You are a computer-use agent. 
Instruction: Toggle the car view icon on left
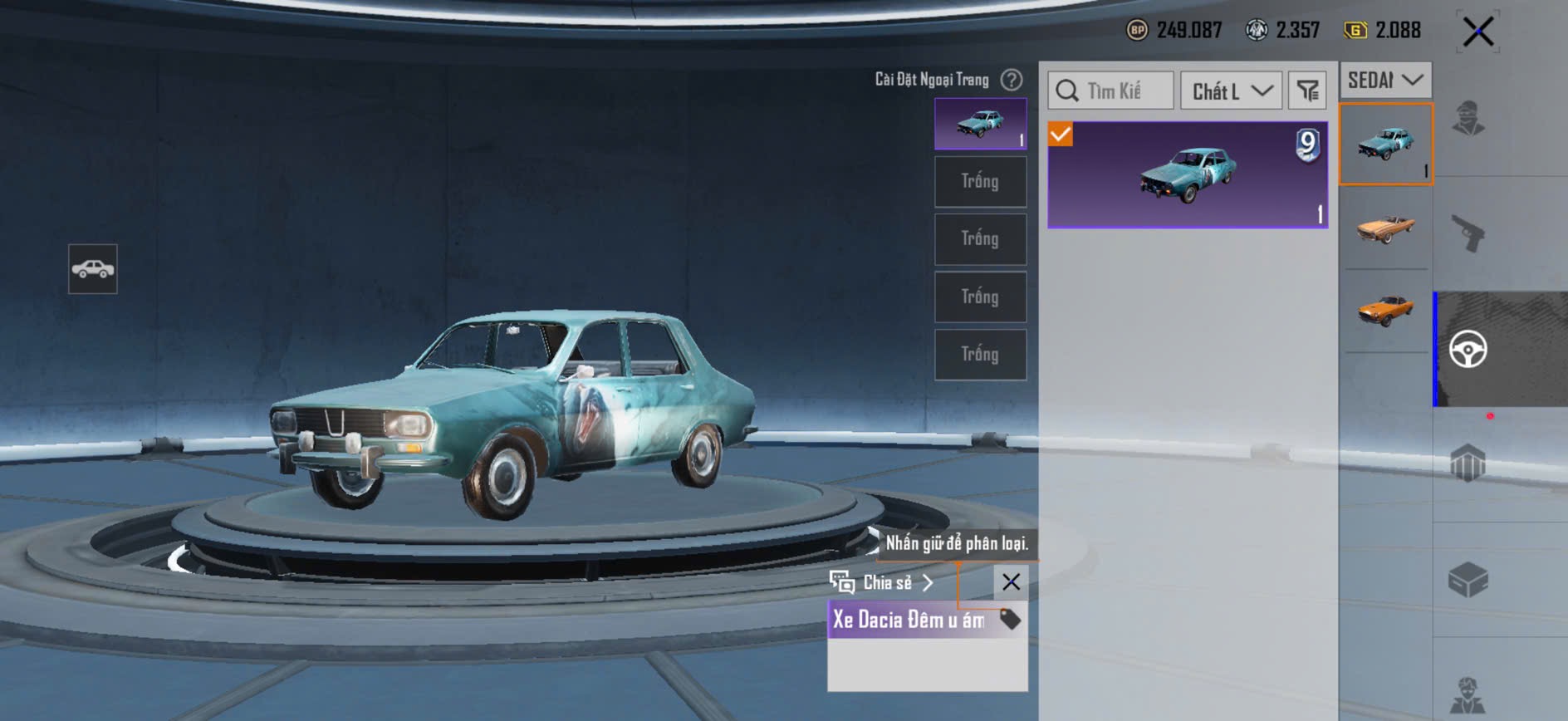pyautogui.click(x=93, y=269)
